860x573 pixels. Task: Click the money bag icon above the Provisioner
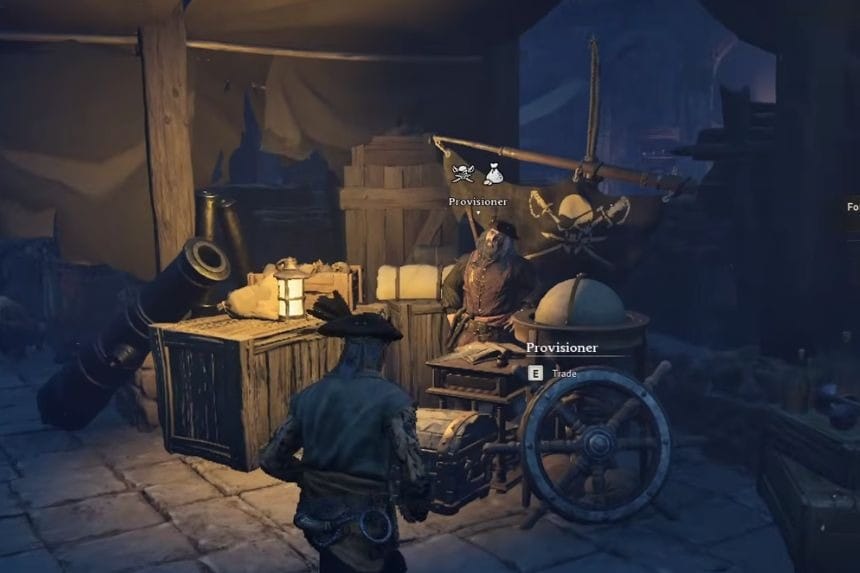click(493, 175)
